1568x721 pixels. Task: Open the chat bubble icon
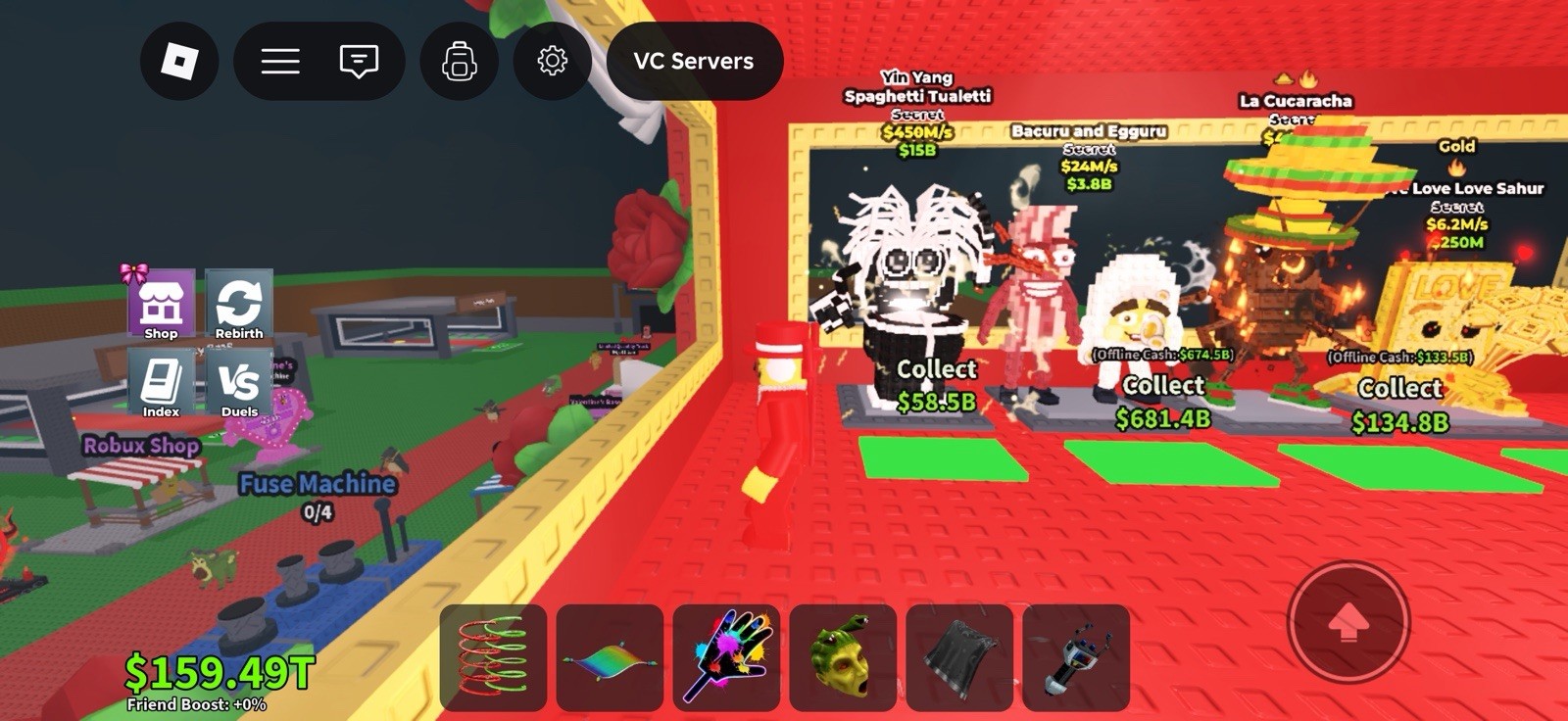(x=359, y=61)
